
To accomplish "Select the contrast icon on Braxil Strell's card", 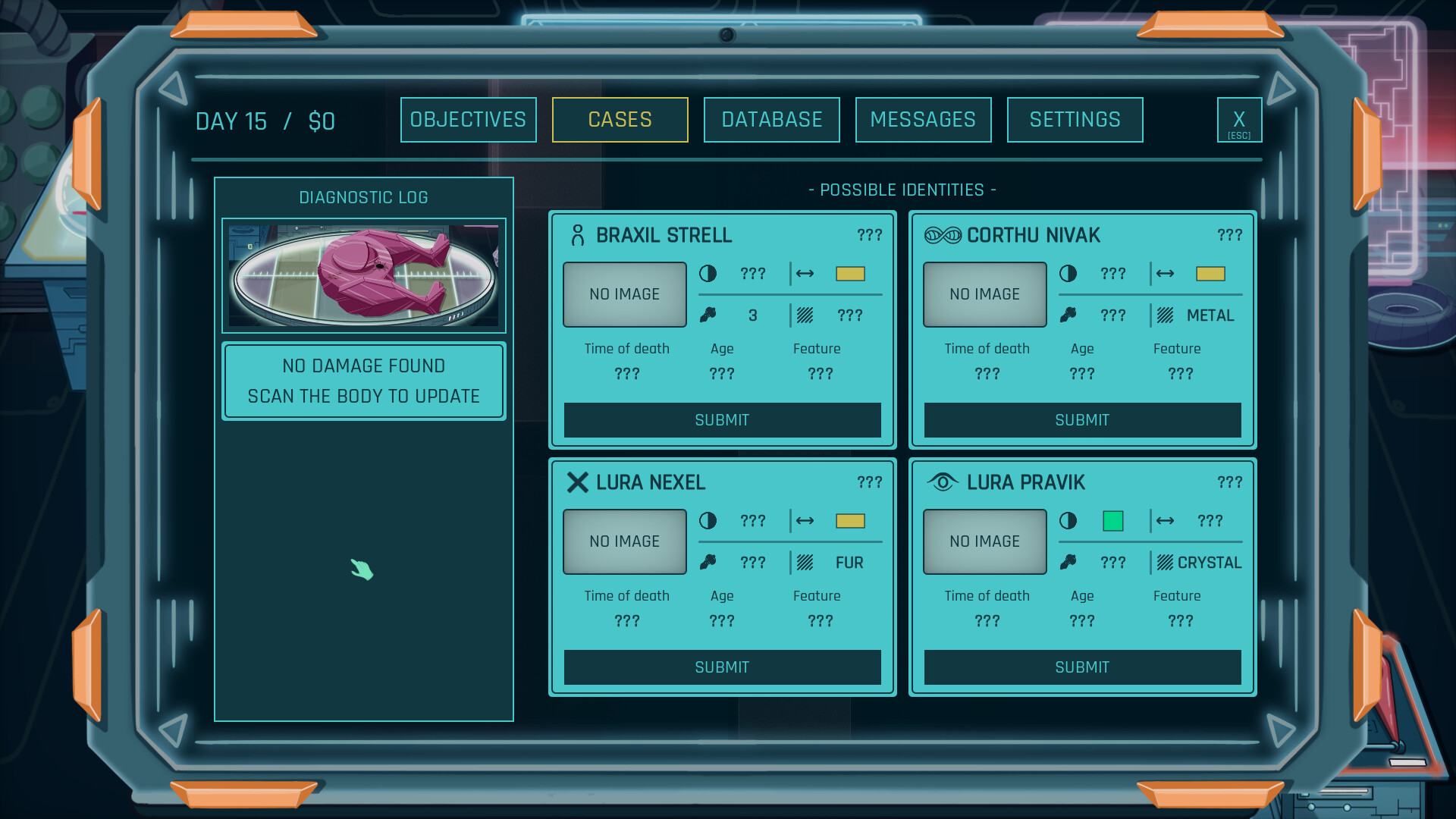I will [x=708, y=275].
